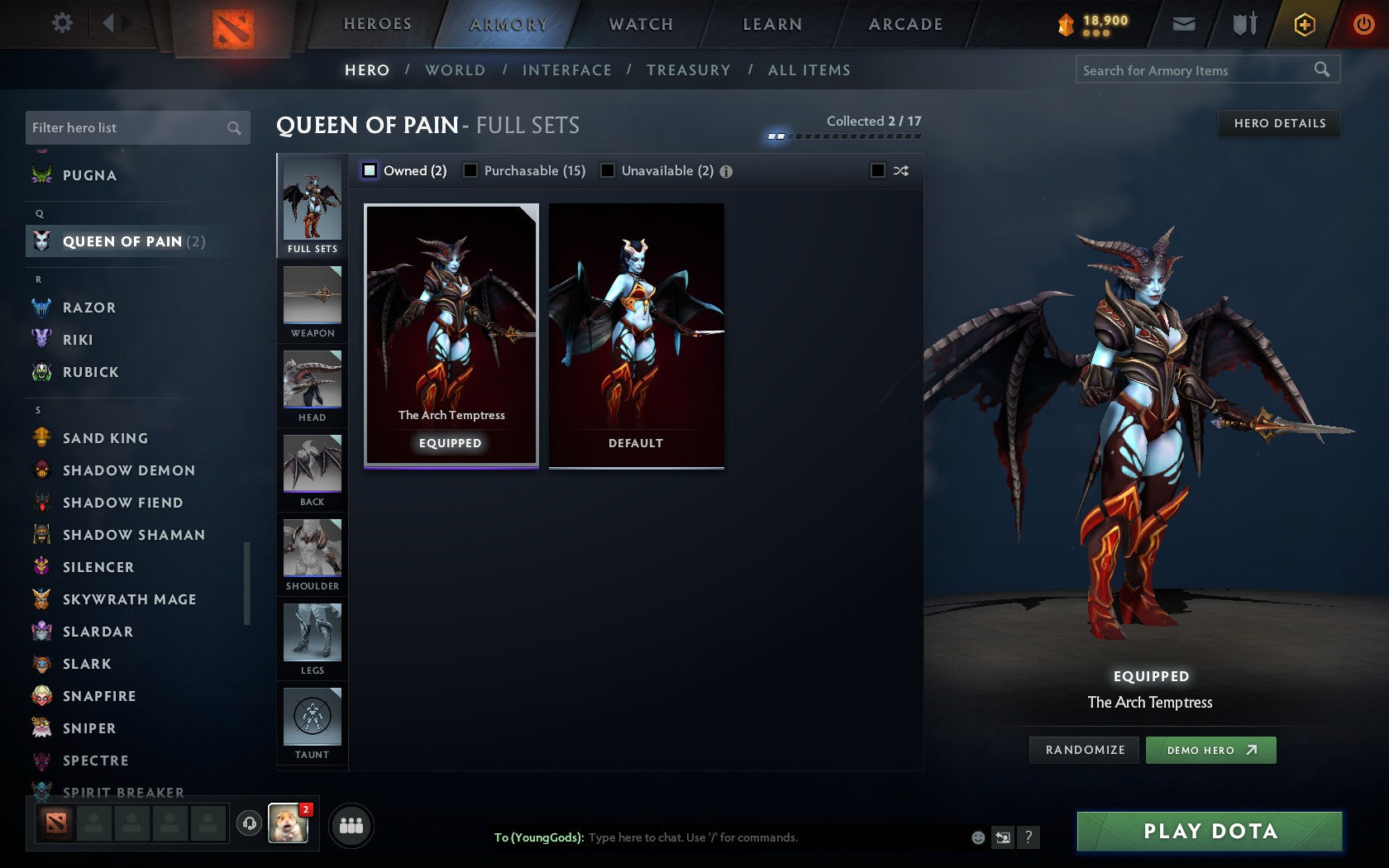Screen dimensions: 1389x868
Task: Open the notifications envelope icon
Action: pyautogui.click(x=1184, y=24)
